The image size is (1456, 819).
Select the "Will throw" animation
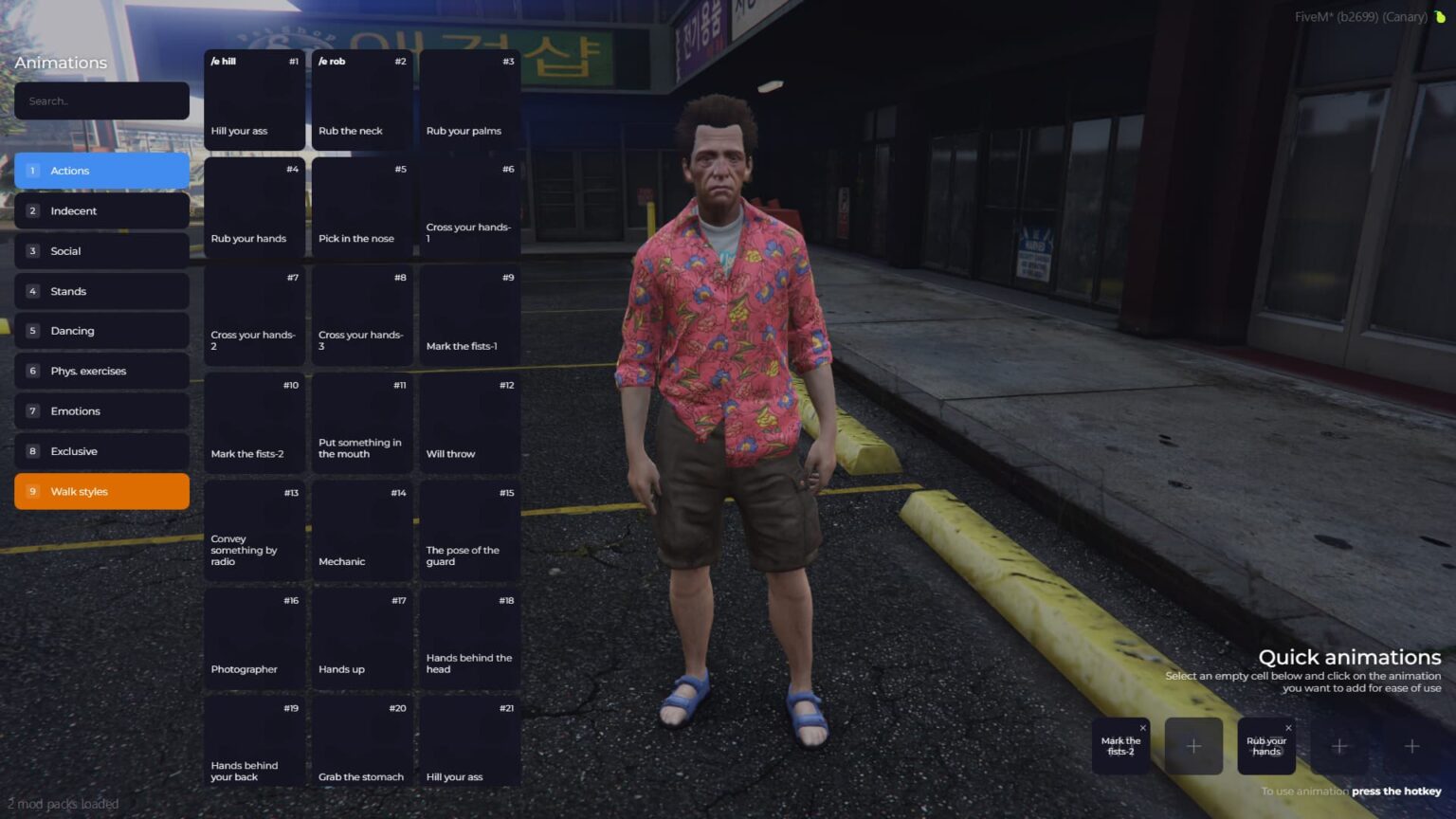[x=469, y=422]
